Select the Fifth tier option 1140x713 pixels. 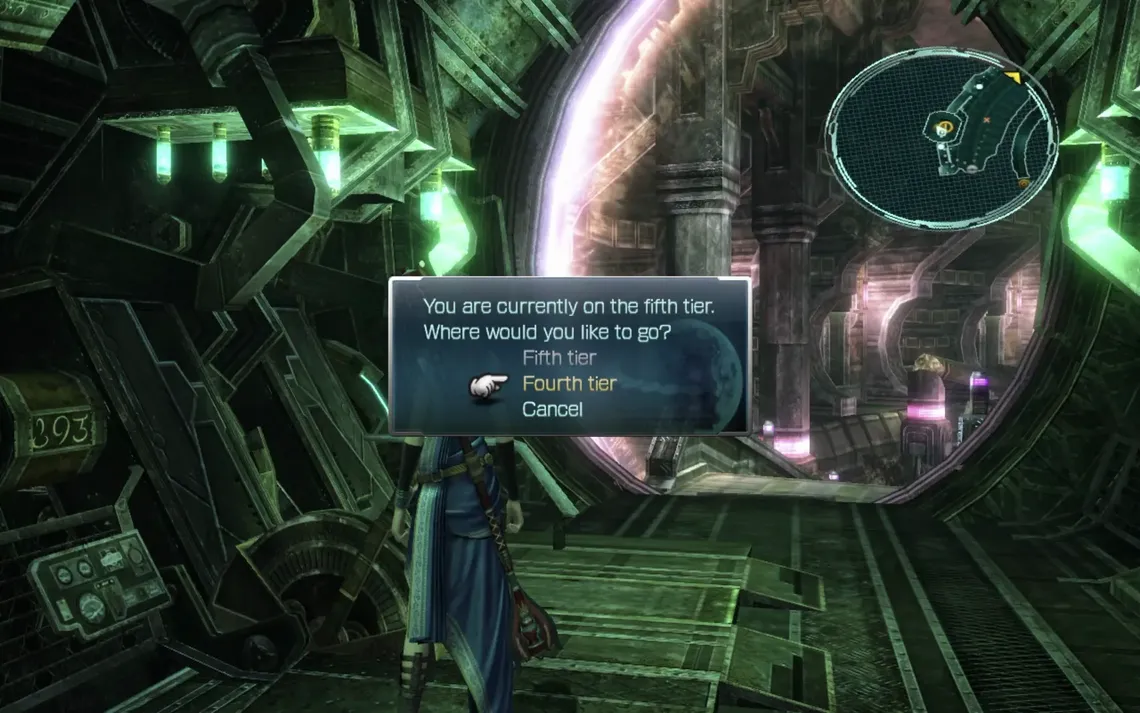coord(559,357)
